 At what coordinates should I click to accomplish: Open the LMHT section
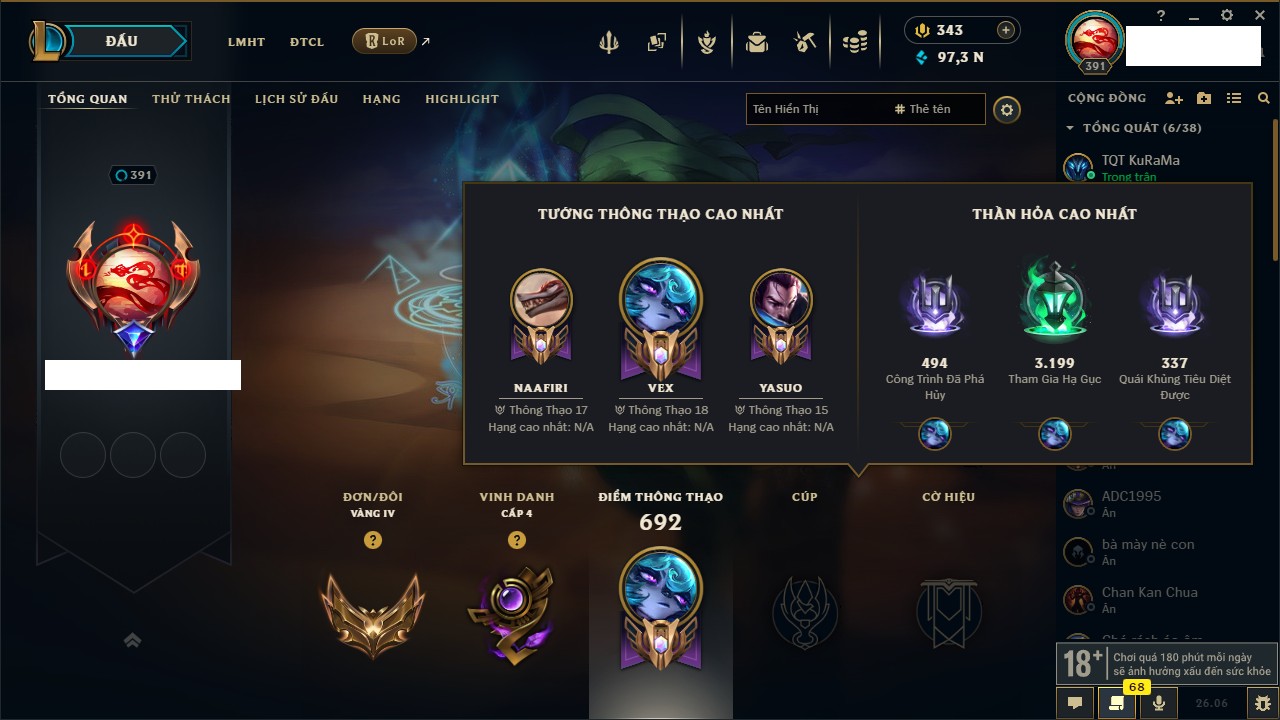pos(246,42)
